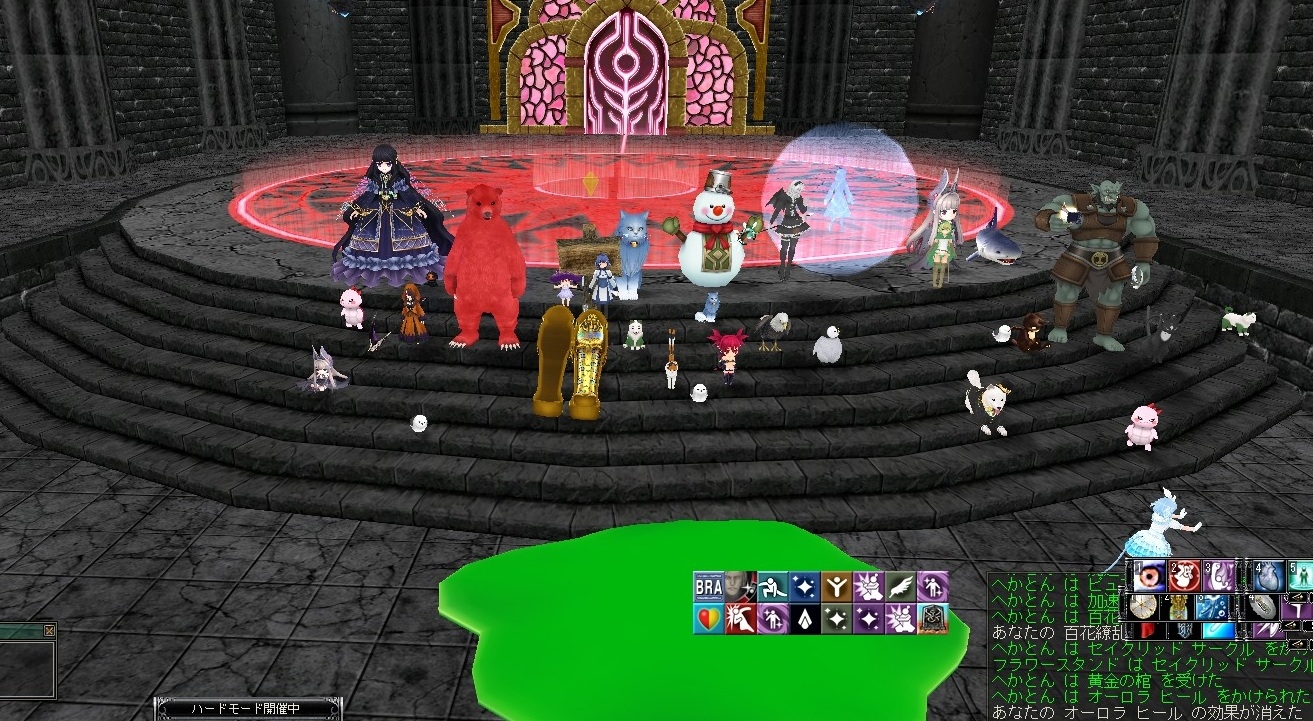1313x721 pixels.
Task: Activate the purple swirl skill in slot 3
Action: pyautogui.click(x=1218, y=577)
